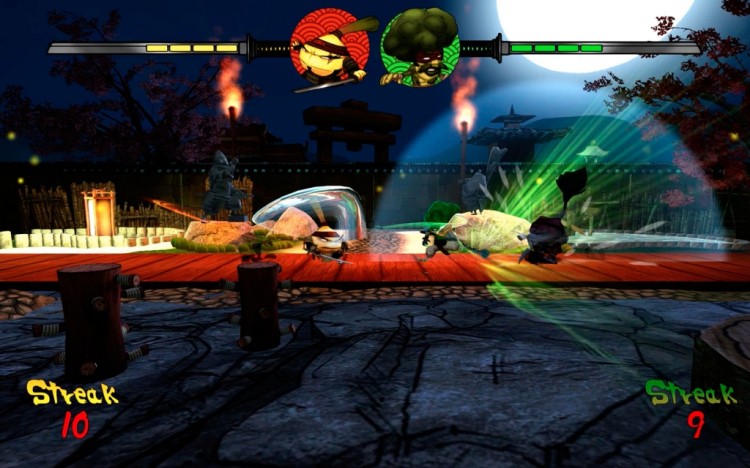This screenshot has width=750, height=468.
Task: Click the yellow ninja player portrait
Action: (330, 46)
